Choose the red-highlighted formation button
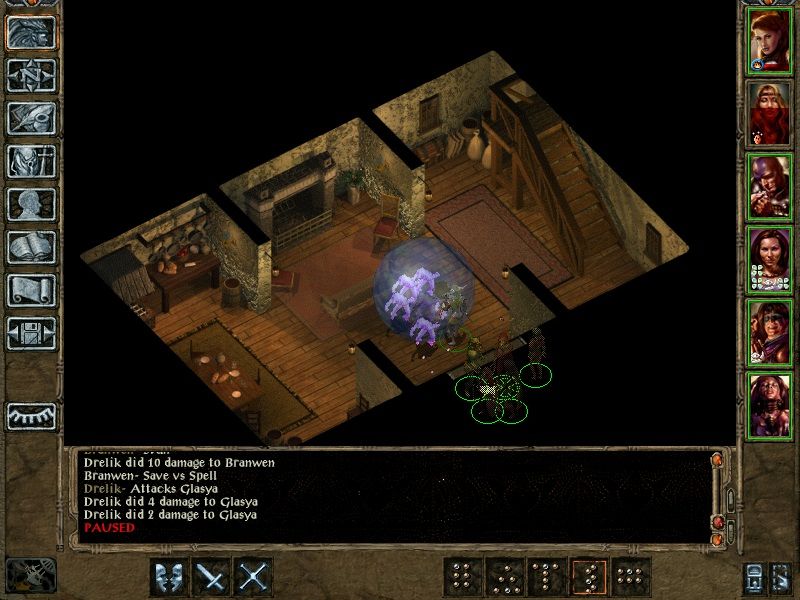 [590, 577]
